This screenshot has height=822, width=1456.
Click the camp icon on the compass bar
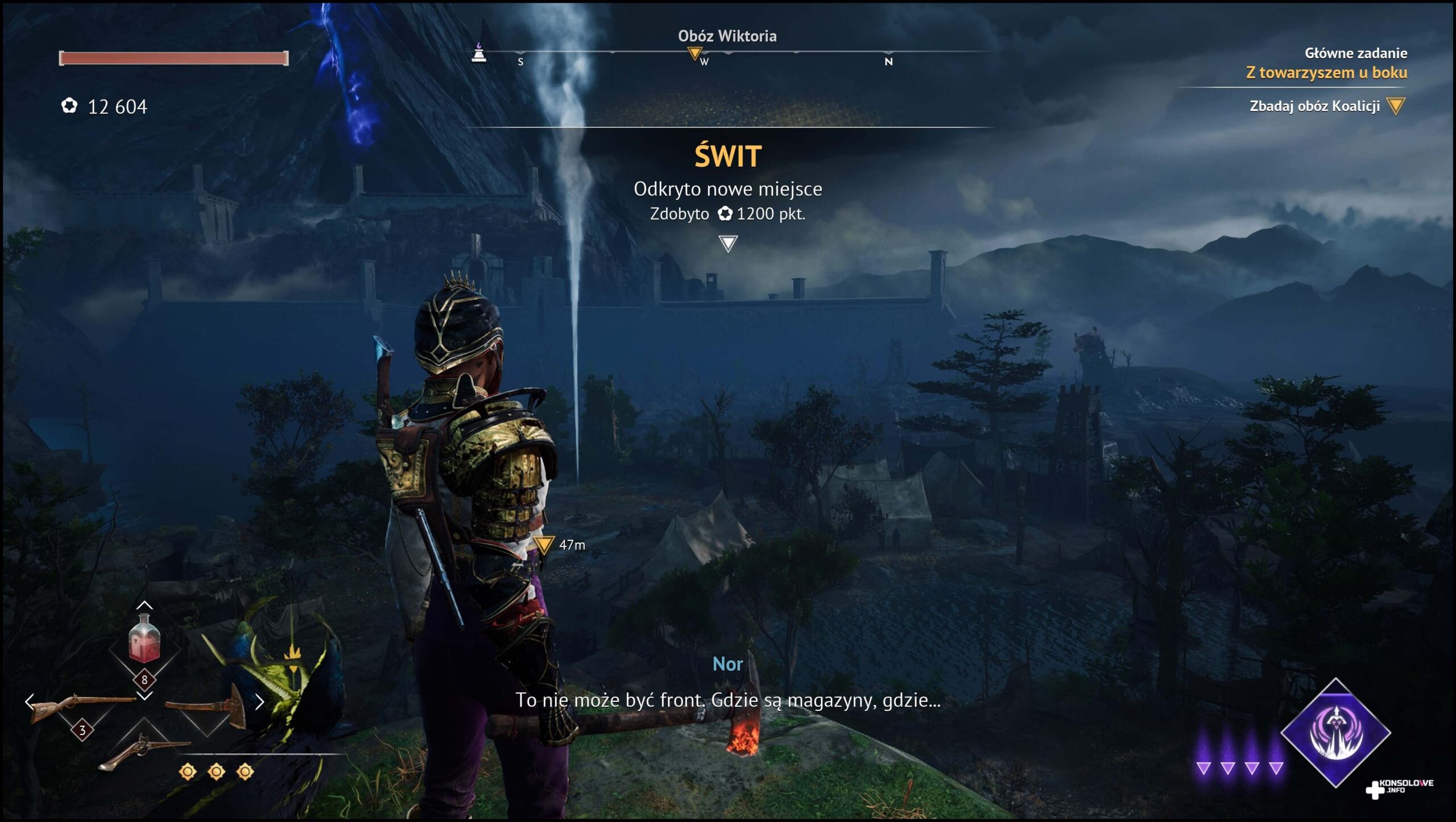pyautogui.click(x=479, y=52)
